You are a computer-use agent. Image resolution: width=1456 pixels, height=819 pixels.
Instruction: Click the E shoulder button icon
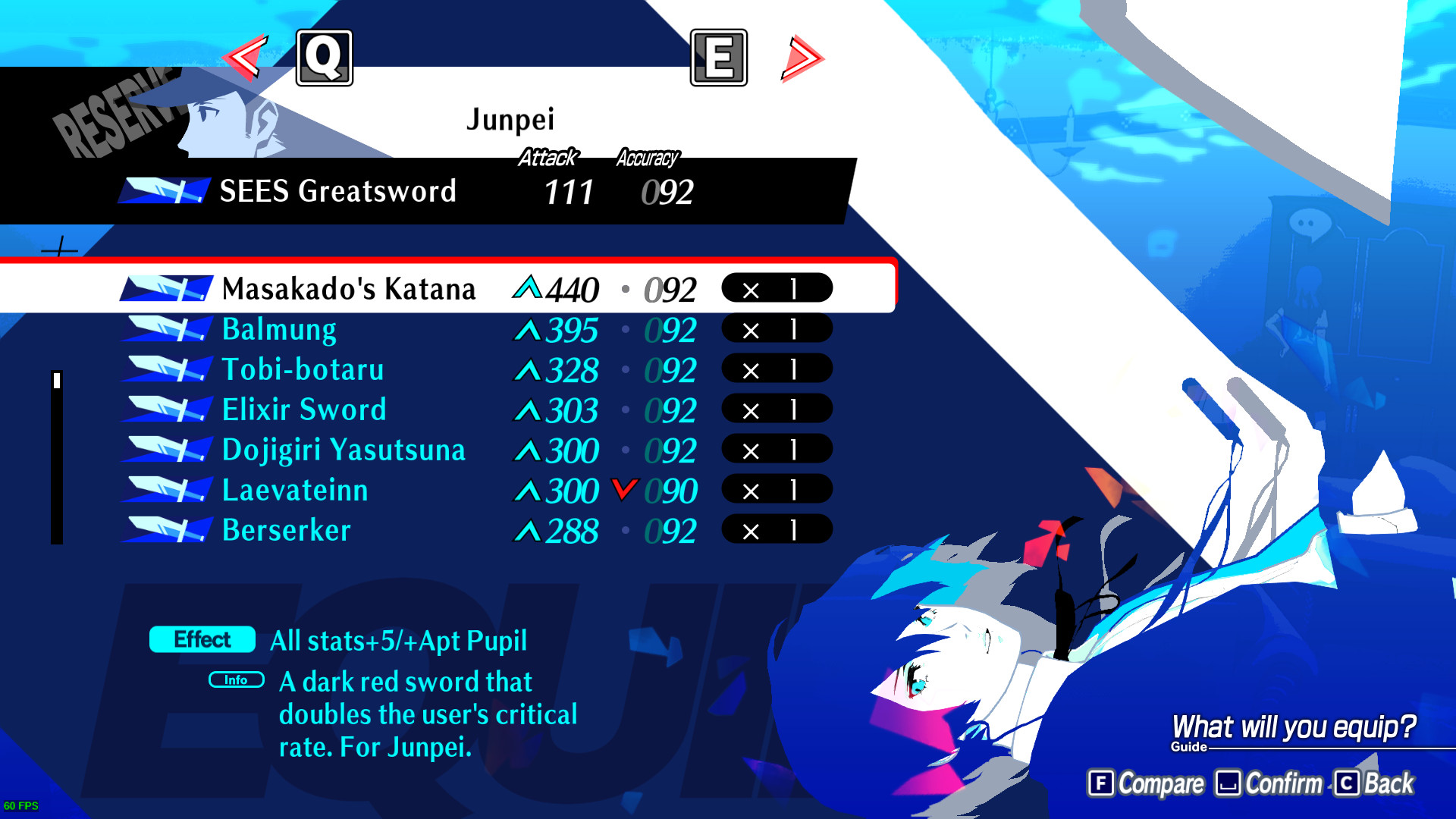pos(719,57)
